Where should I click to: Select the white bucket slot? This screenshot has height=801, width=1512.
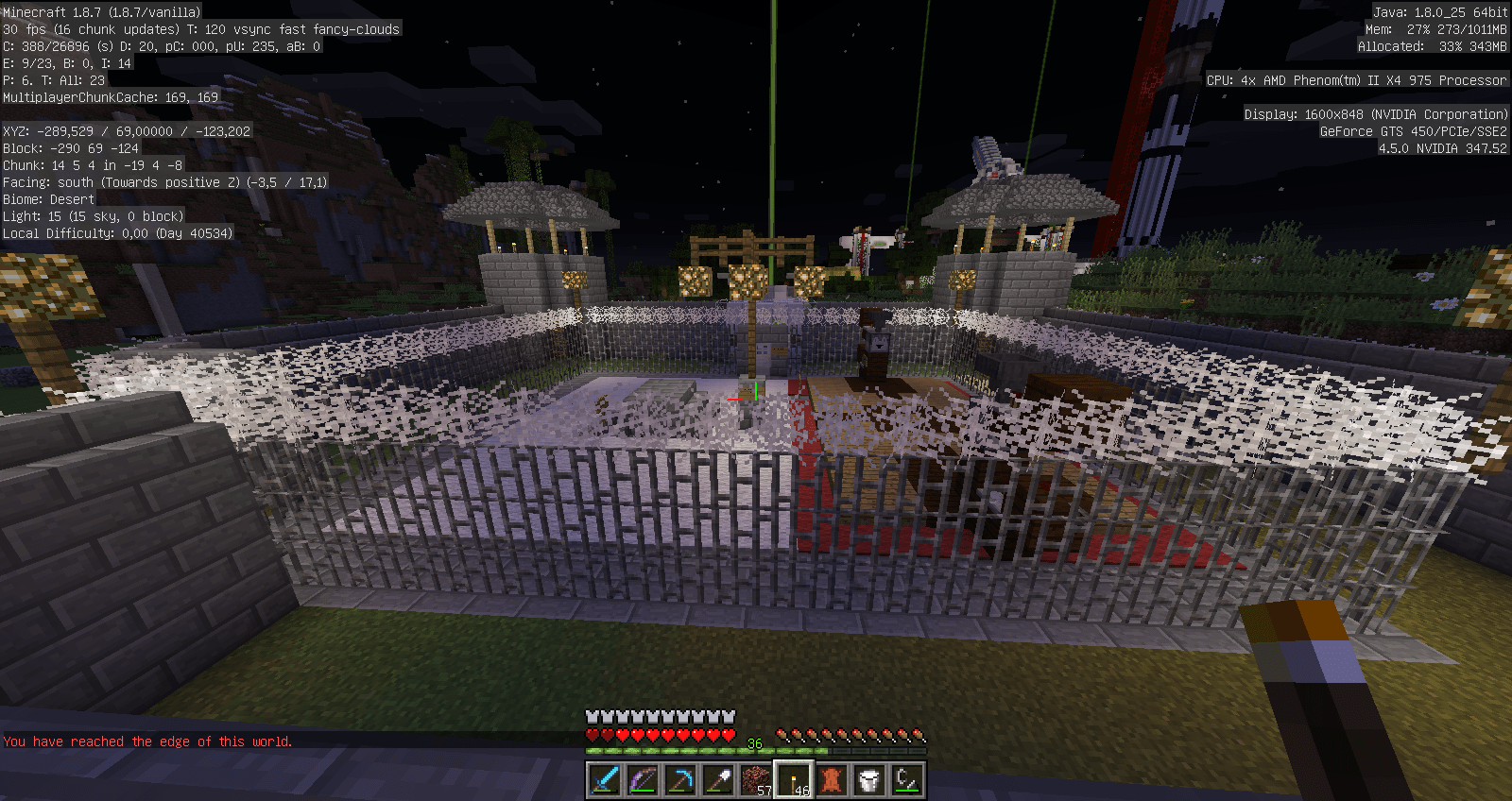[869, 780]
